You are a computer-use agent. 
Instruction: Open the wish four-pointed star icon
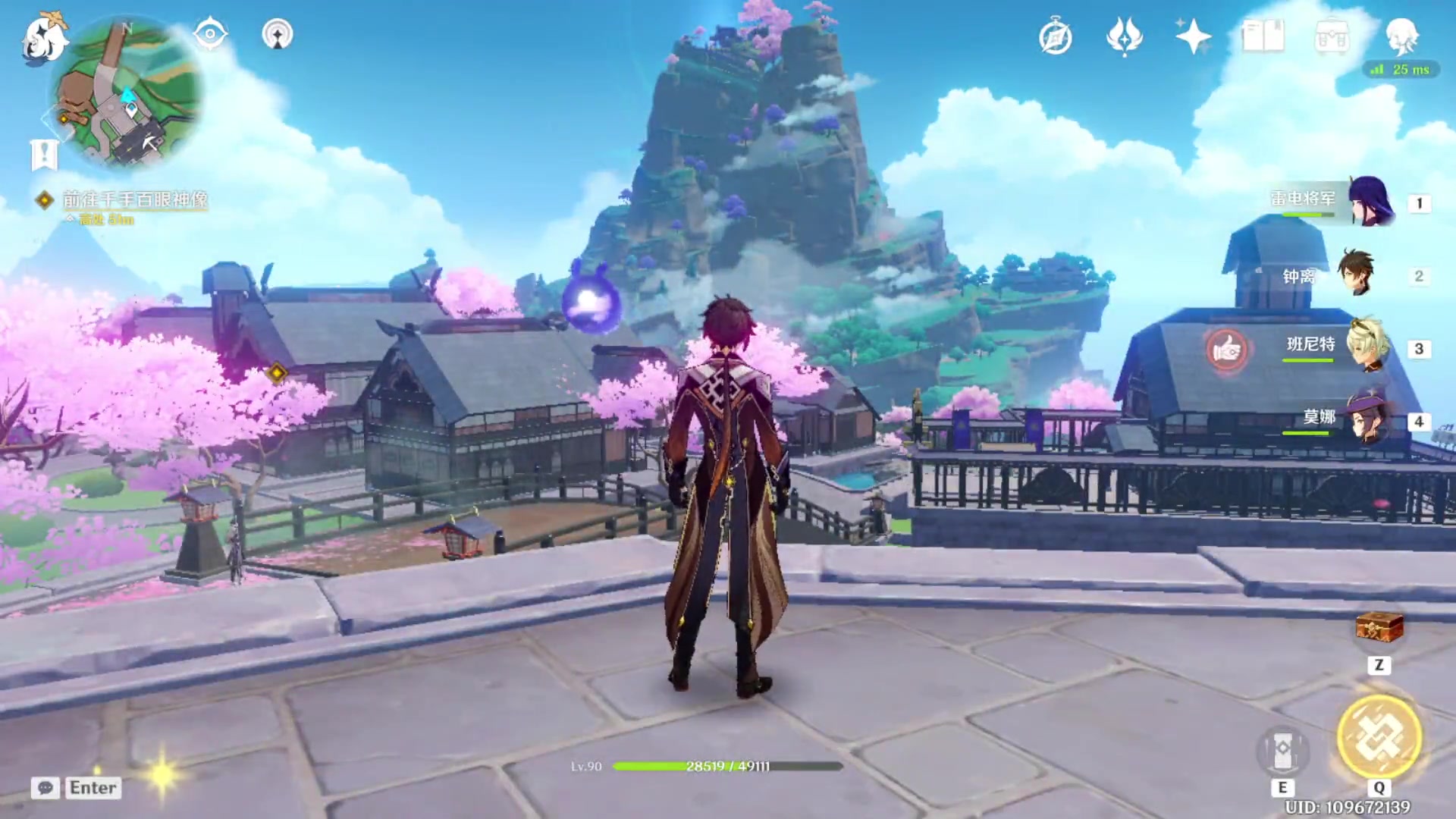tap(1192, 36)
